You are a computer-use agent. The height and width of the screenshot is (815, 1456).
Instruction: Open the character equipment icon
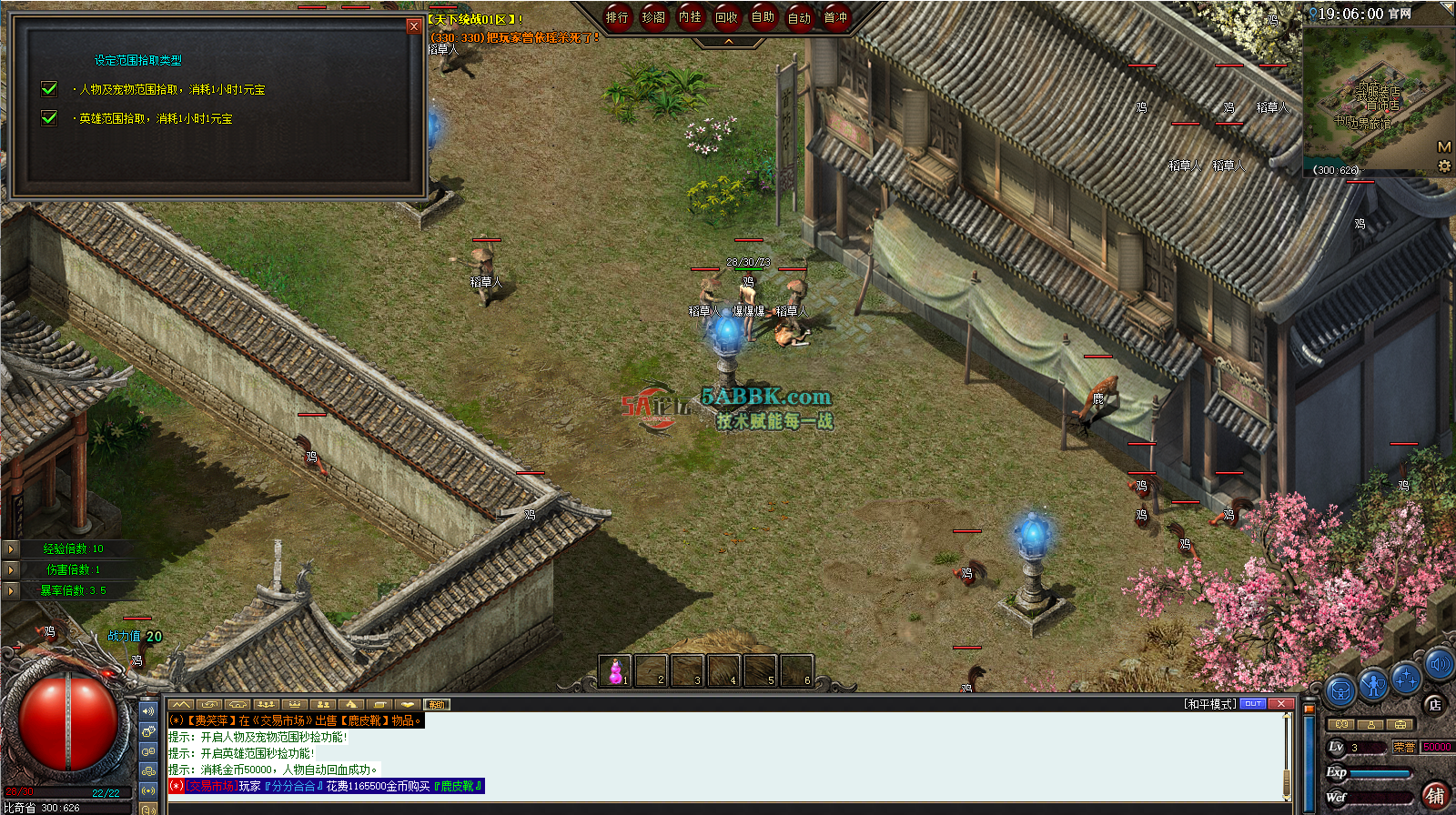pos(1372,683)
